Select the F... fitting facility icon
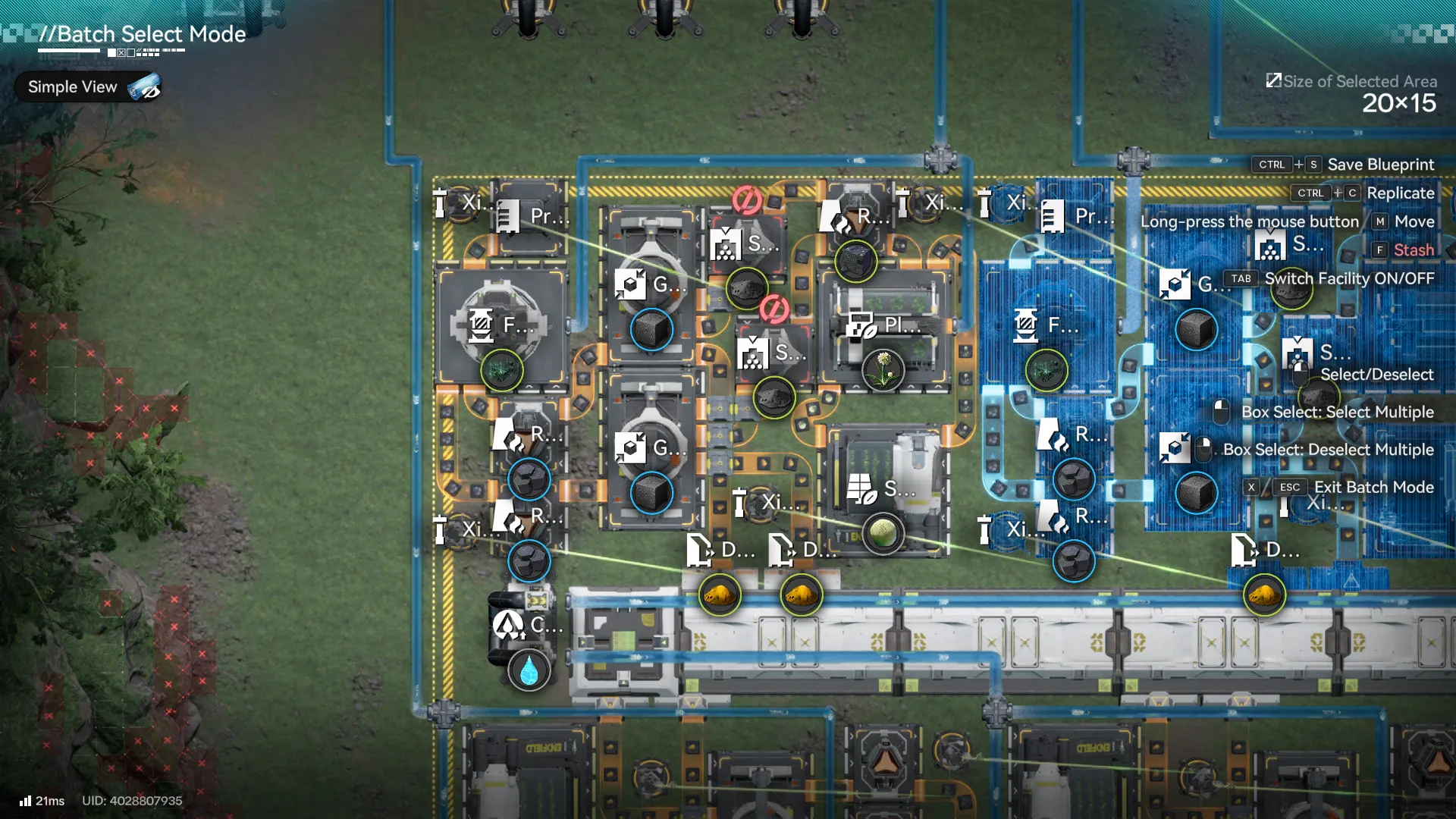Image resolution: width=1456 pixels, height=819 pixels. click(x=481, y=326)
